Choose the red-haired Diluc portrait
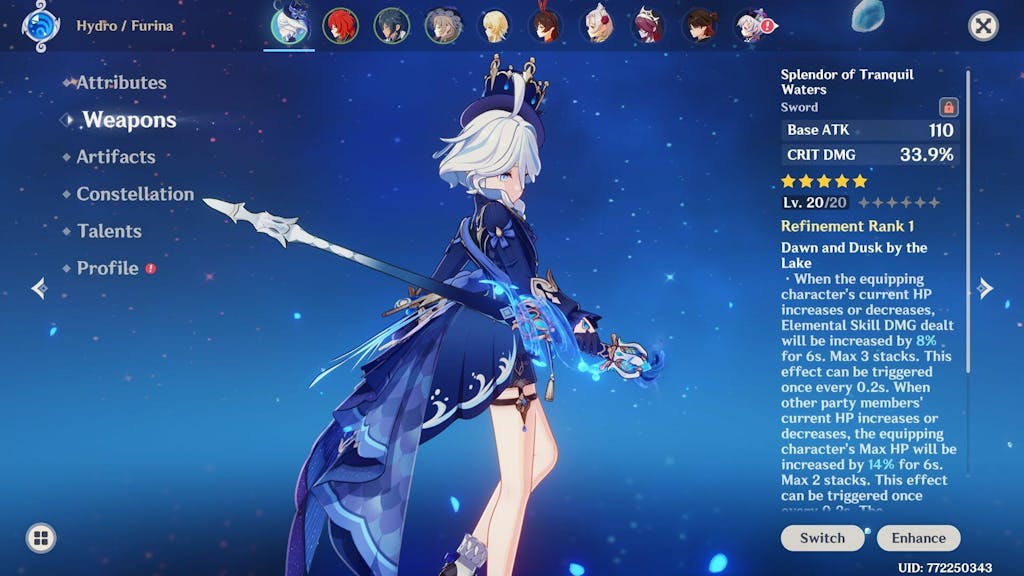1024x576 pixels. coord(341,26)
